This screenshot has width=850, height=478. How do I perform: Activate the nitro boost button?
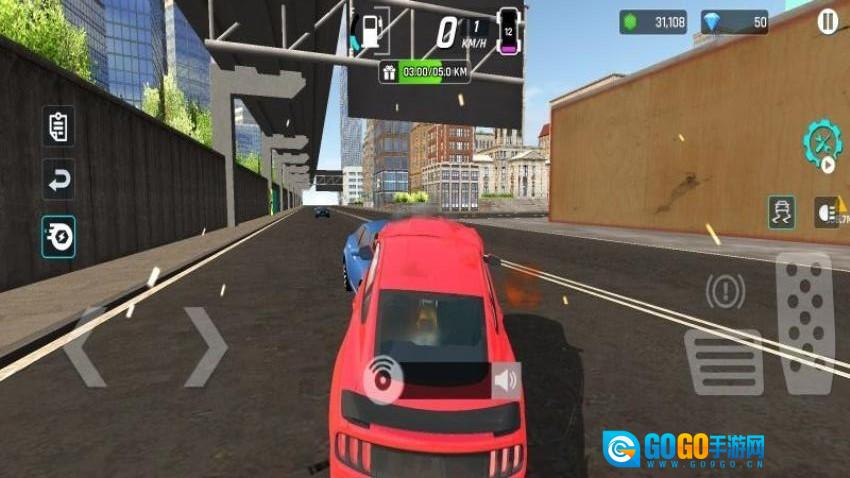pyautogui.click(x=59, y=237)
